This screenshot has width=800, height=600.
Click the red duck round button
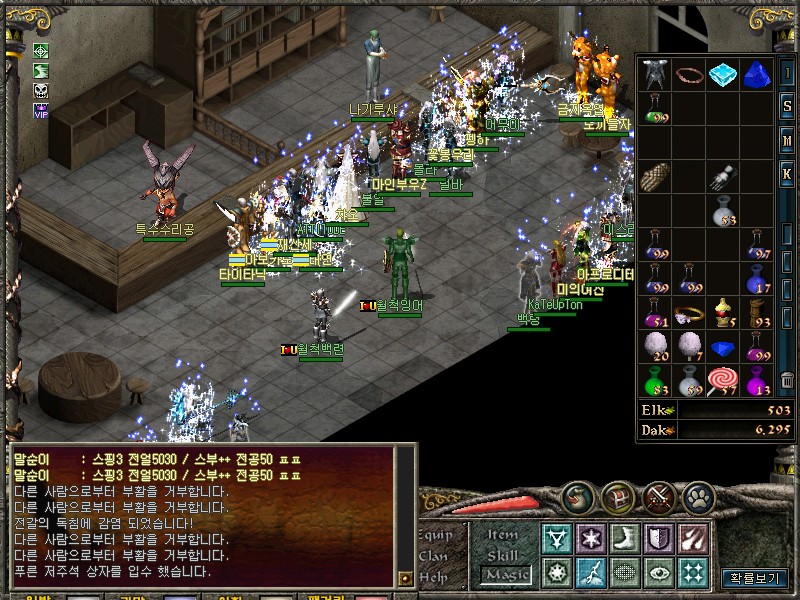point(580,496)
